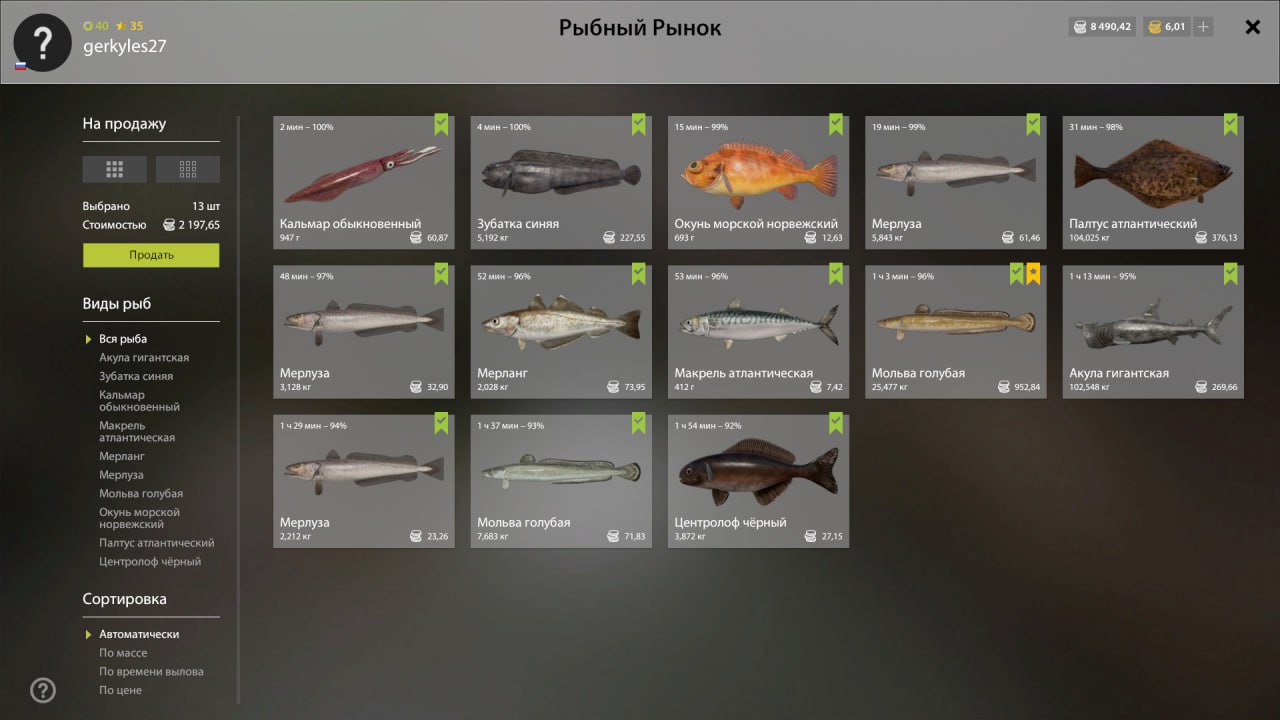This screenshot has width=1280, height=720.
Task: Add premium currency with the plus button
Action: tap(1203, 27)
